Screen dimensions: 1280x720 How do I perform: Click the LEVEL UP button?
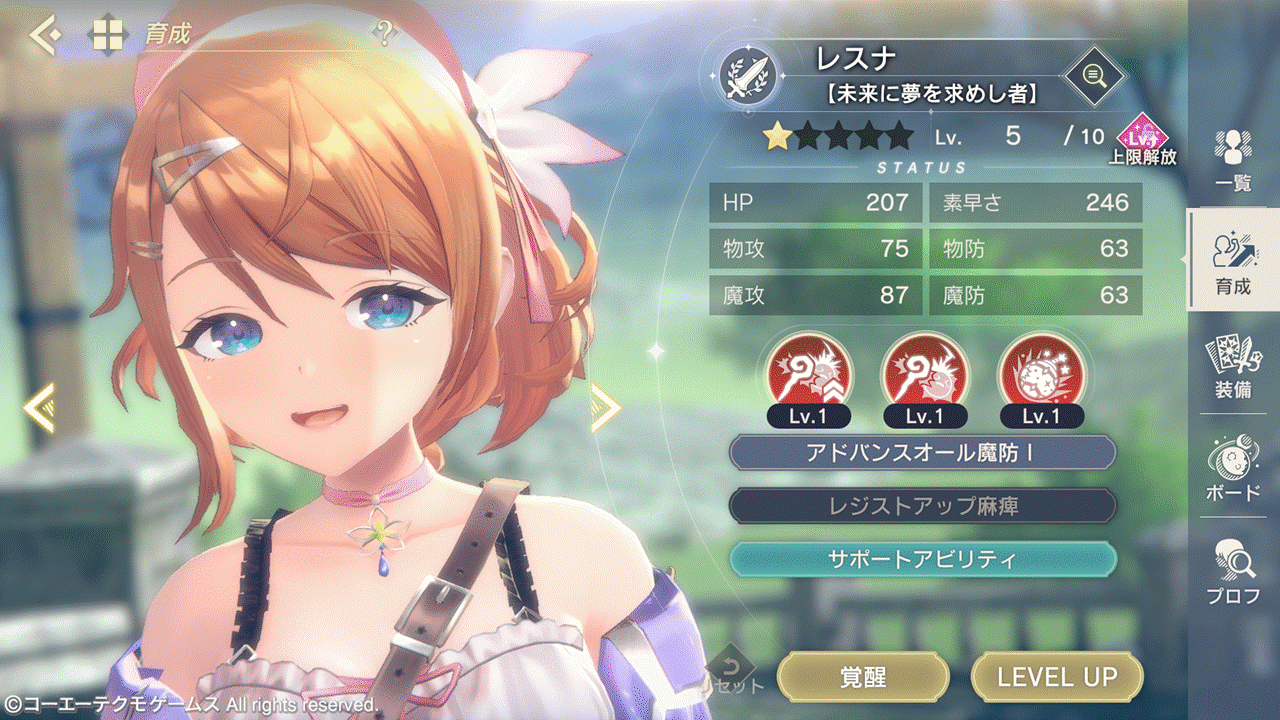coord(1057,677)
